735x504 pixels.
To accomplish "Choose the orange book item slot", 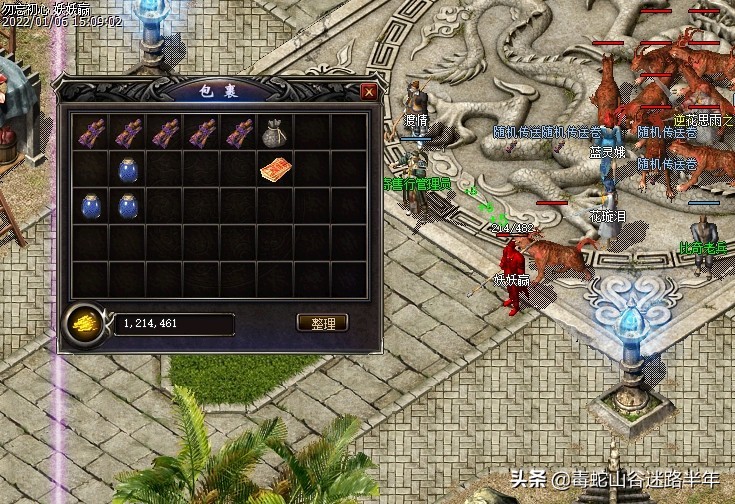I will pos(274,170).
